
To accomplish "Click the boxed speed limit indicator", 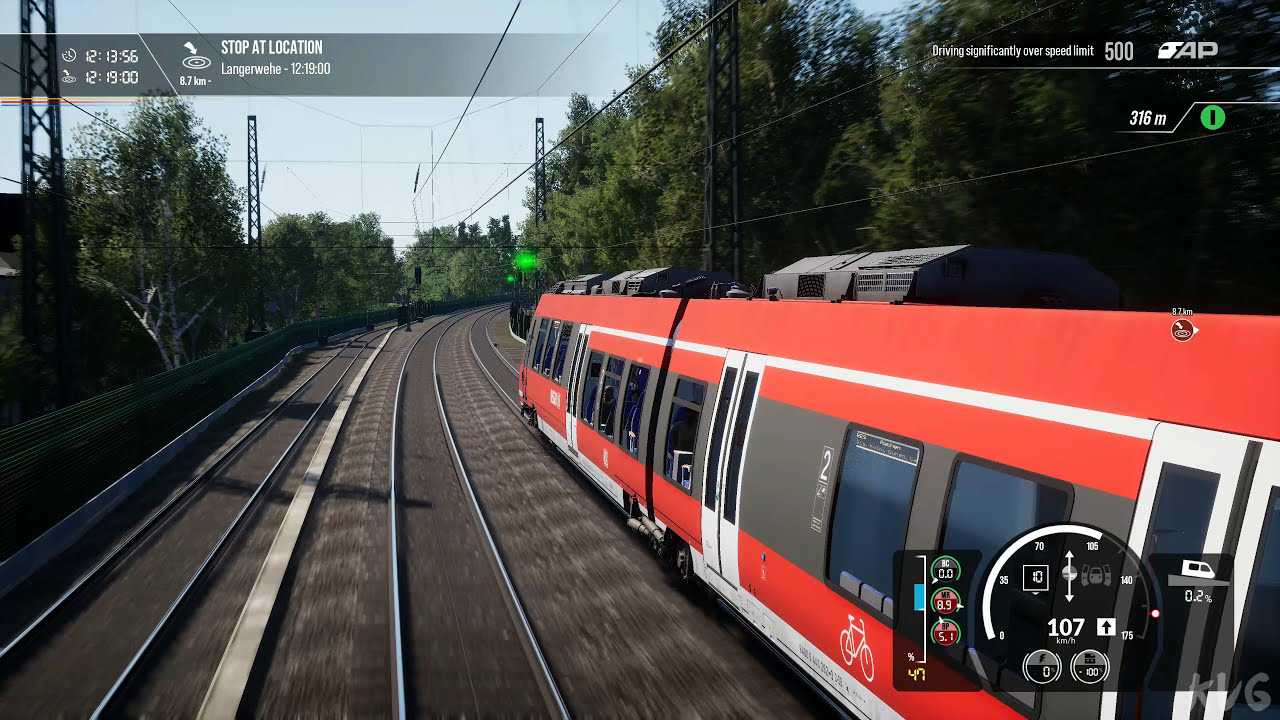I will 1036,576.
